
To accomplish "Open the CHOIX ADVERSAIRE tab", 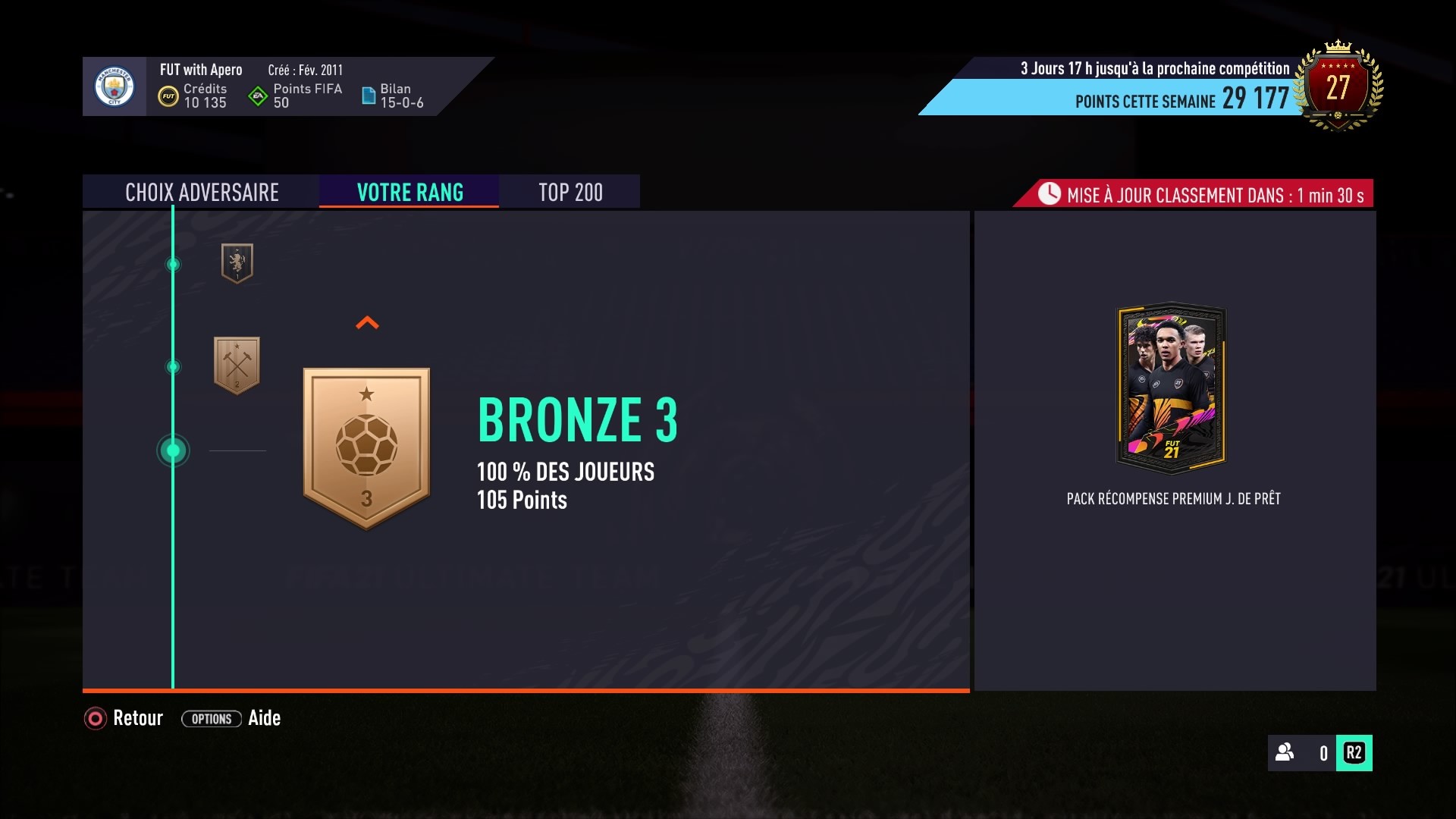I will coord(202,192).
